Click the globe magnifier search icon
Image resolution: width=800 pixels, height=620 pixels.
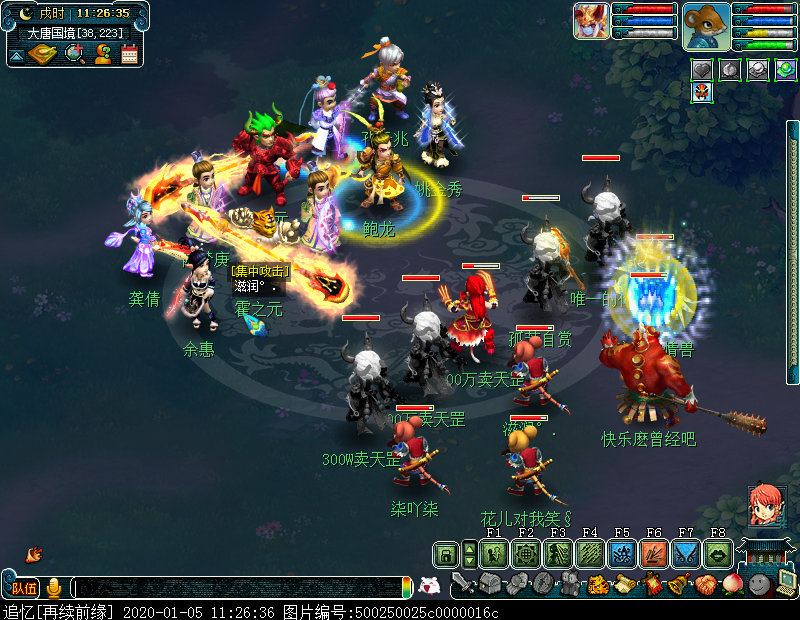(x=74, y=53)
